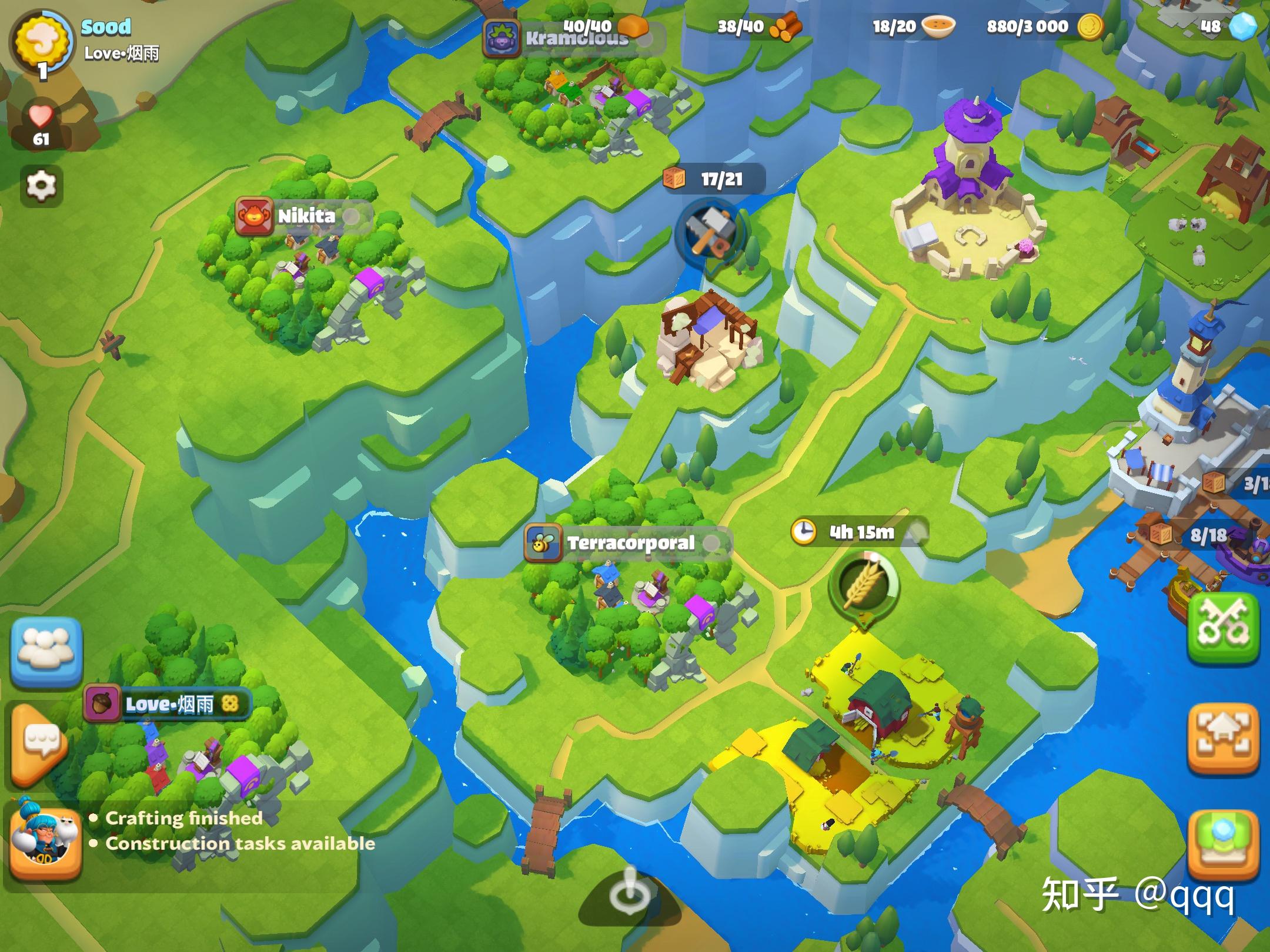This screenshot has height=952, width=1270.
Task: Select the wheat harvest marker
Action: click(863, 585)
